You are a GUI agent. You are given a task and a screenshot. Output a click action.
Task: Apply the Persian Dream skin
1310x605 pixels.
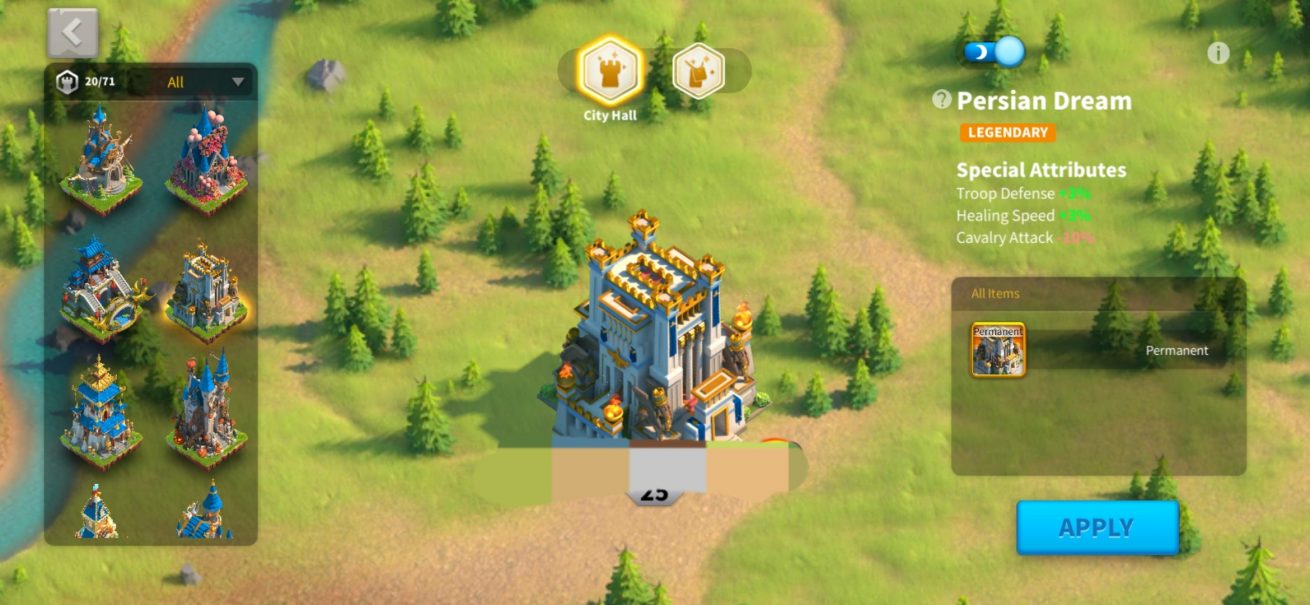tap(1097, 527)
